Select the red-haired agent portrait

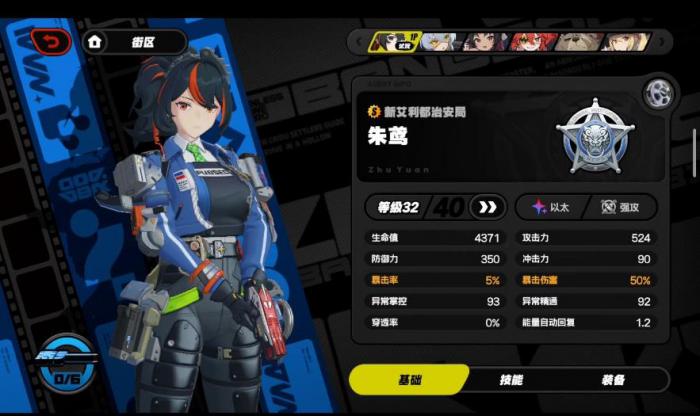click(526, 41)
